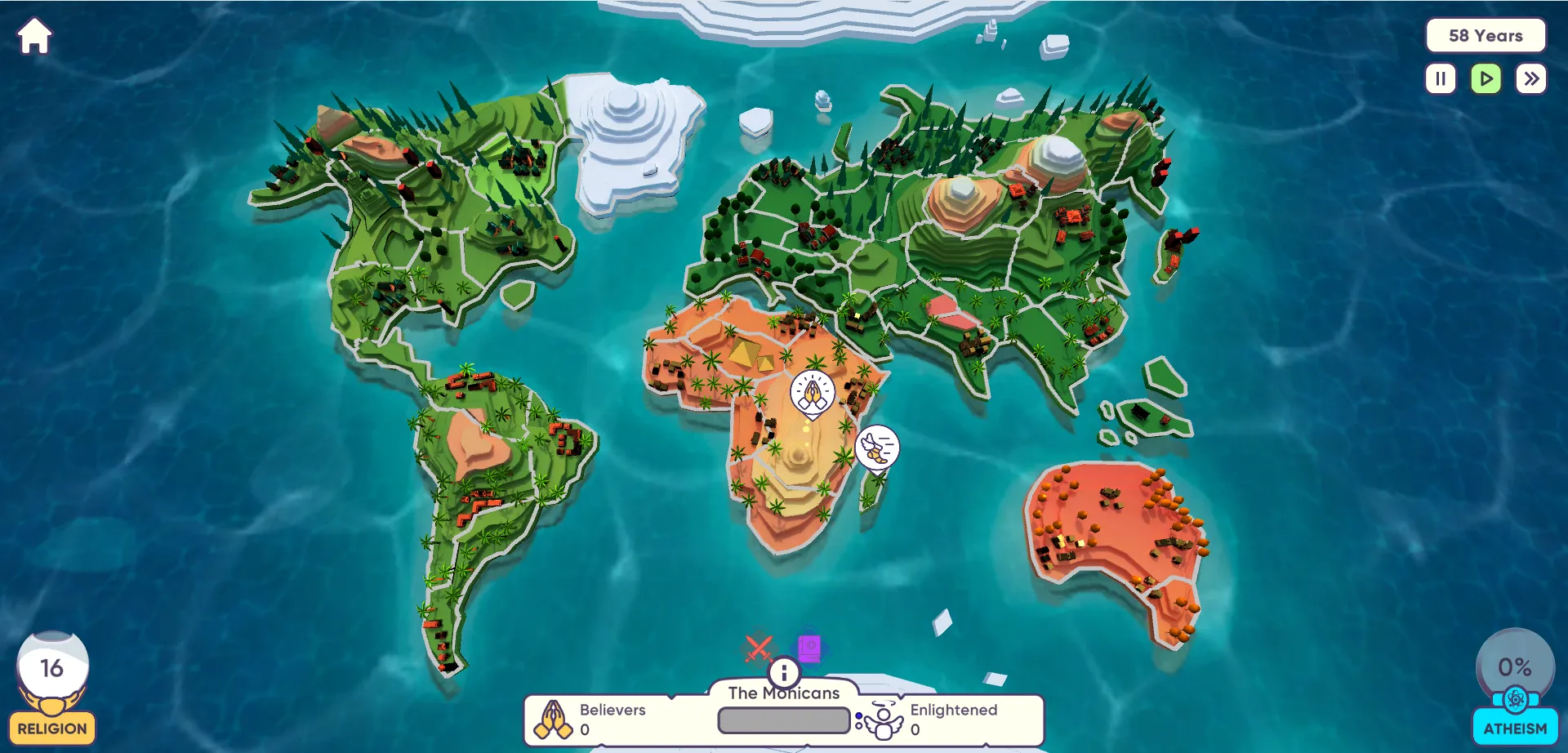Screen dimensions: 1568x753
Task: Resume normal play speed
Action: pyautogui.click(x=1486, y=79)
